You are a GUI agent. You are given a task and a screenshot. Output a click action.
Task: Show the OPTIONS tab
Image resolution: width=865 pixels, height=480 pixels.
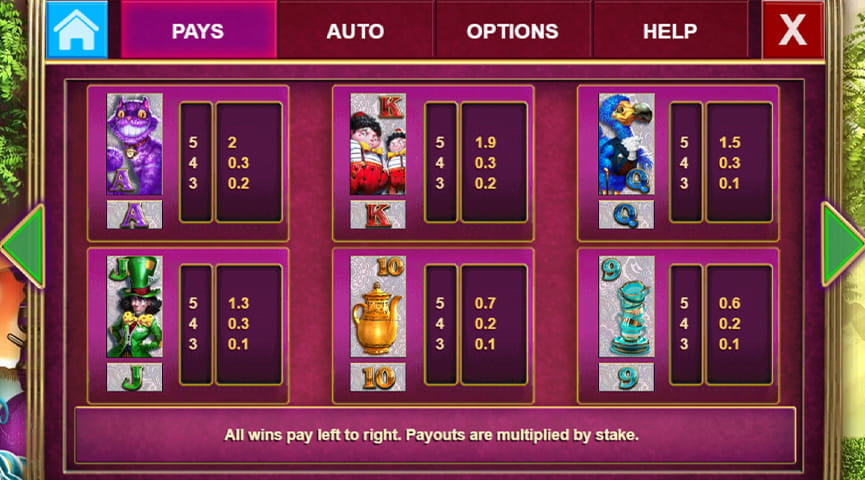pos(512,30)
